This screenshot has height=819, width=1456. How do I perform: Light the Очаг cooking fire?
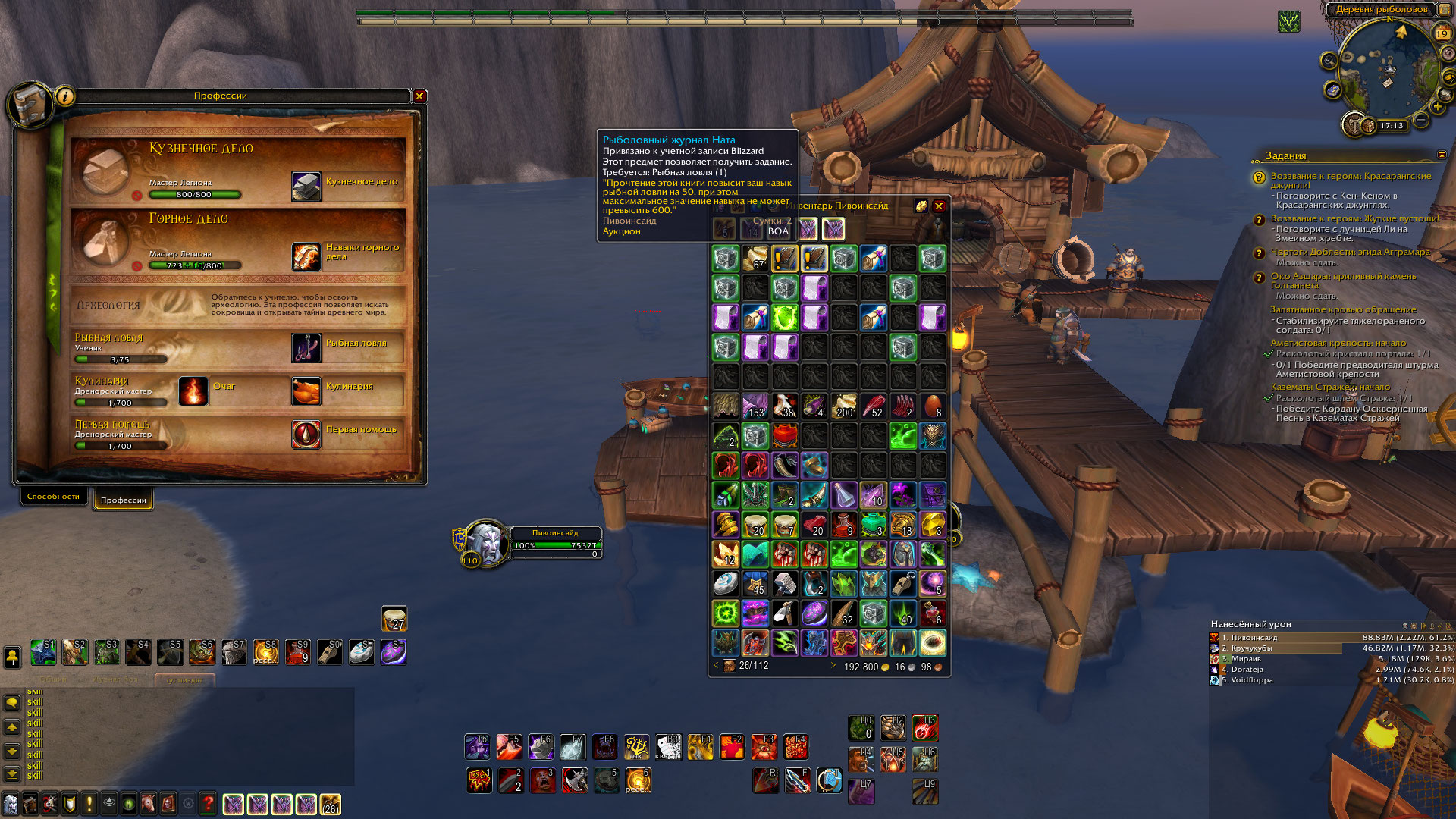tap(193, 391)
